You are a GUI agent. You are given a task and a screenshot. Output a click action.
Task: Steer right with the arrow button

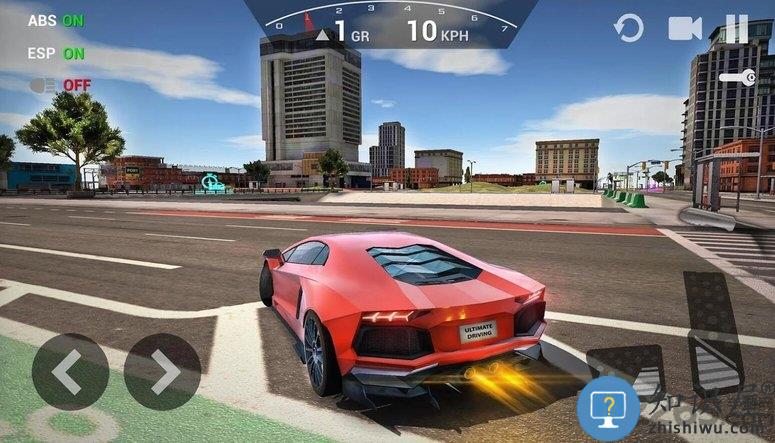click(163, 372)
